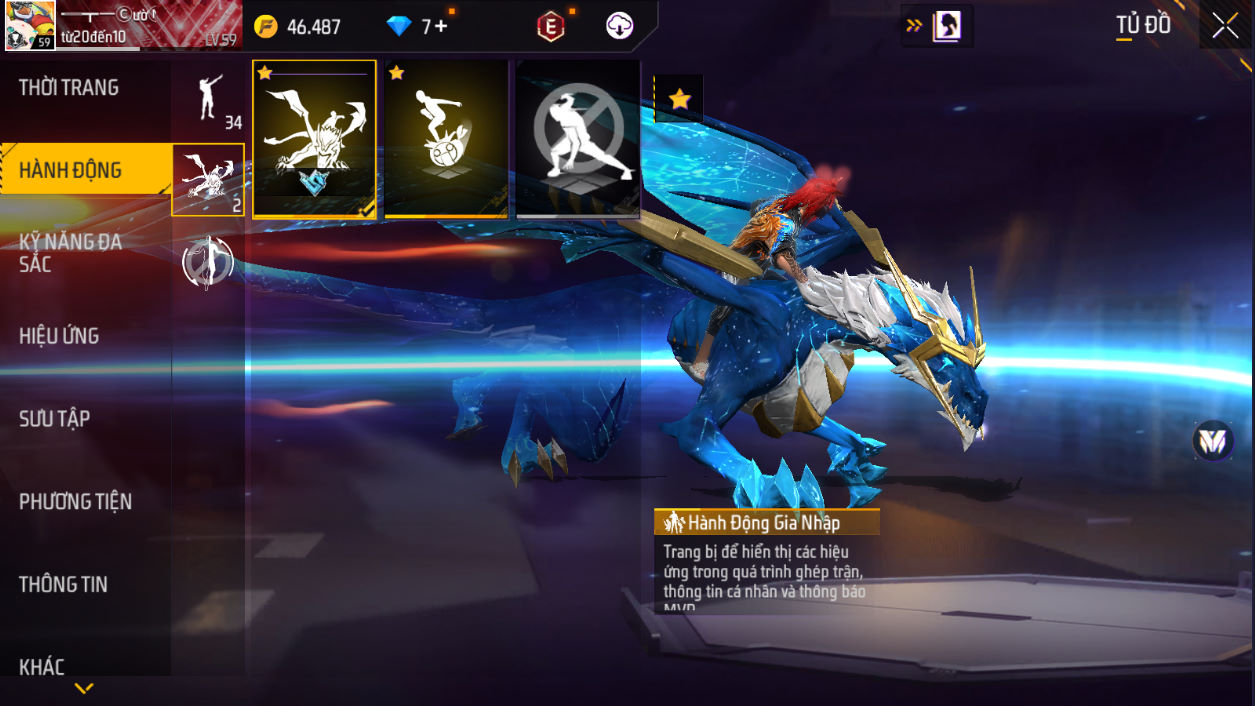Select the equipped dragon entry action tile
The width and height of the screenshot is (1255, 706).
tap(314, 139)
